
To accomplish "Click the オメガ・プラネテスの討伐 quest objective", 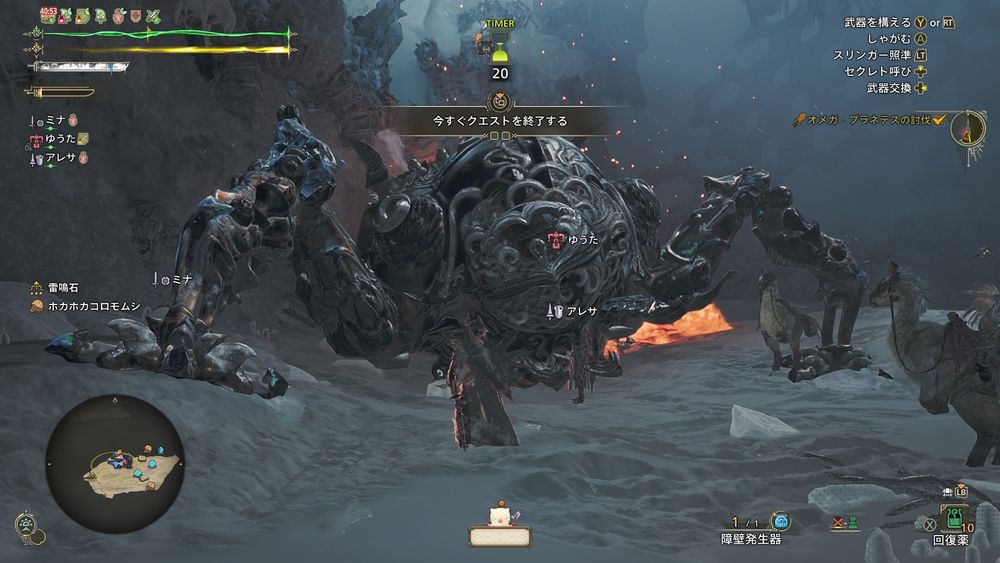I will [869, 120].
